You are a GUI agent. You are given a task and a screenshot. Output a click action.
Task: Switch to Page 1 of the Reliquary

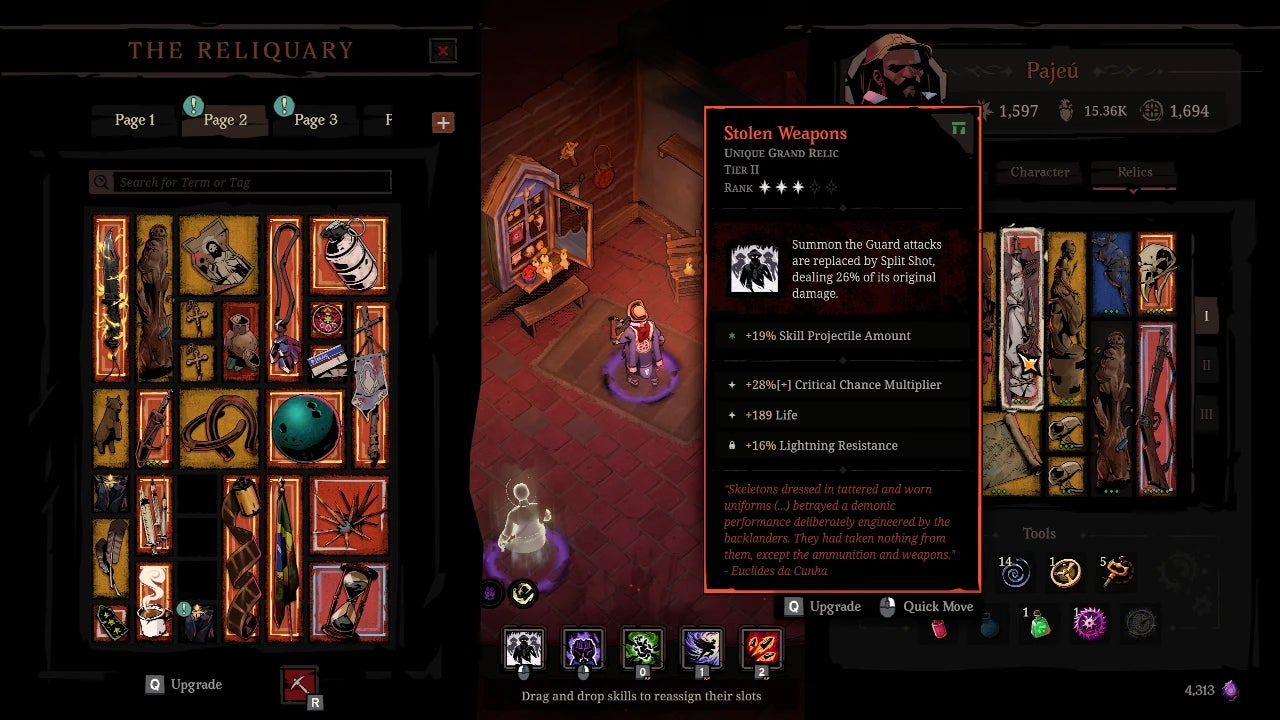click(x=135, y=120)
